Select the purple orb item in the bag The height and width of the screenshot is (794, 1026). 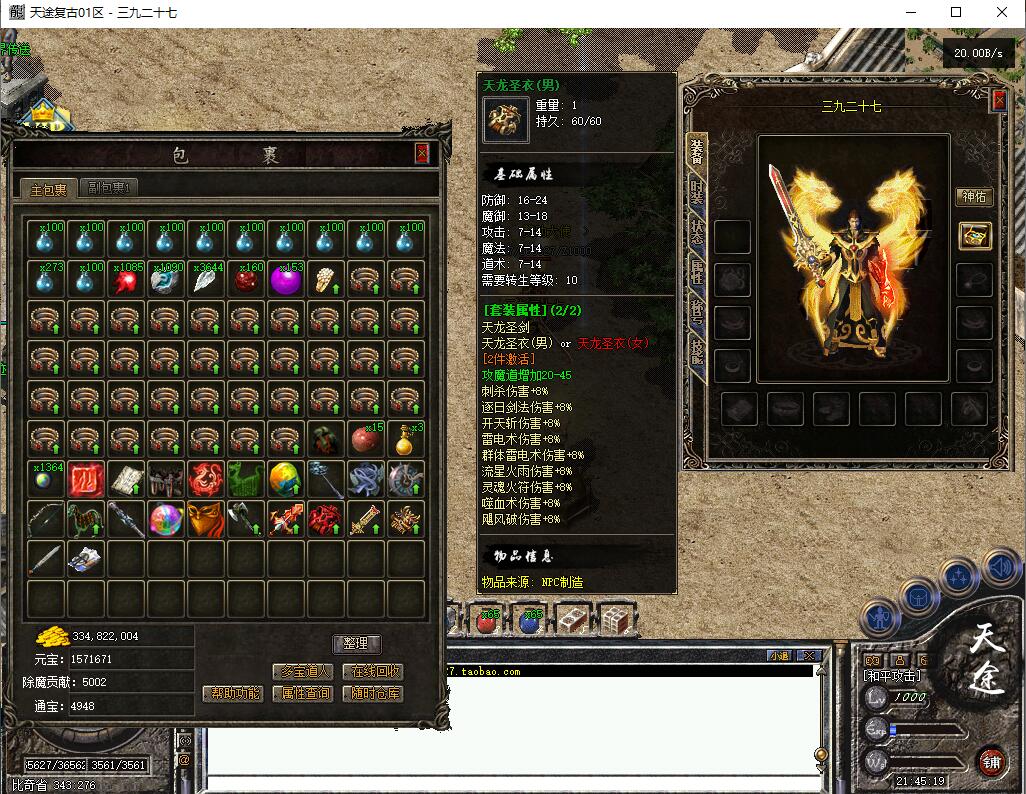286,280
